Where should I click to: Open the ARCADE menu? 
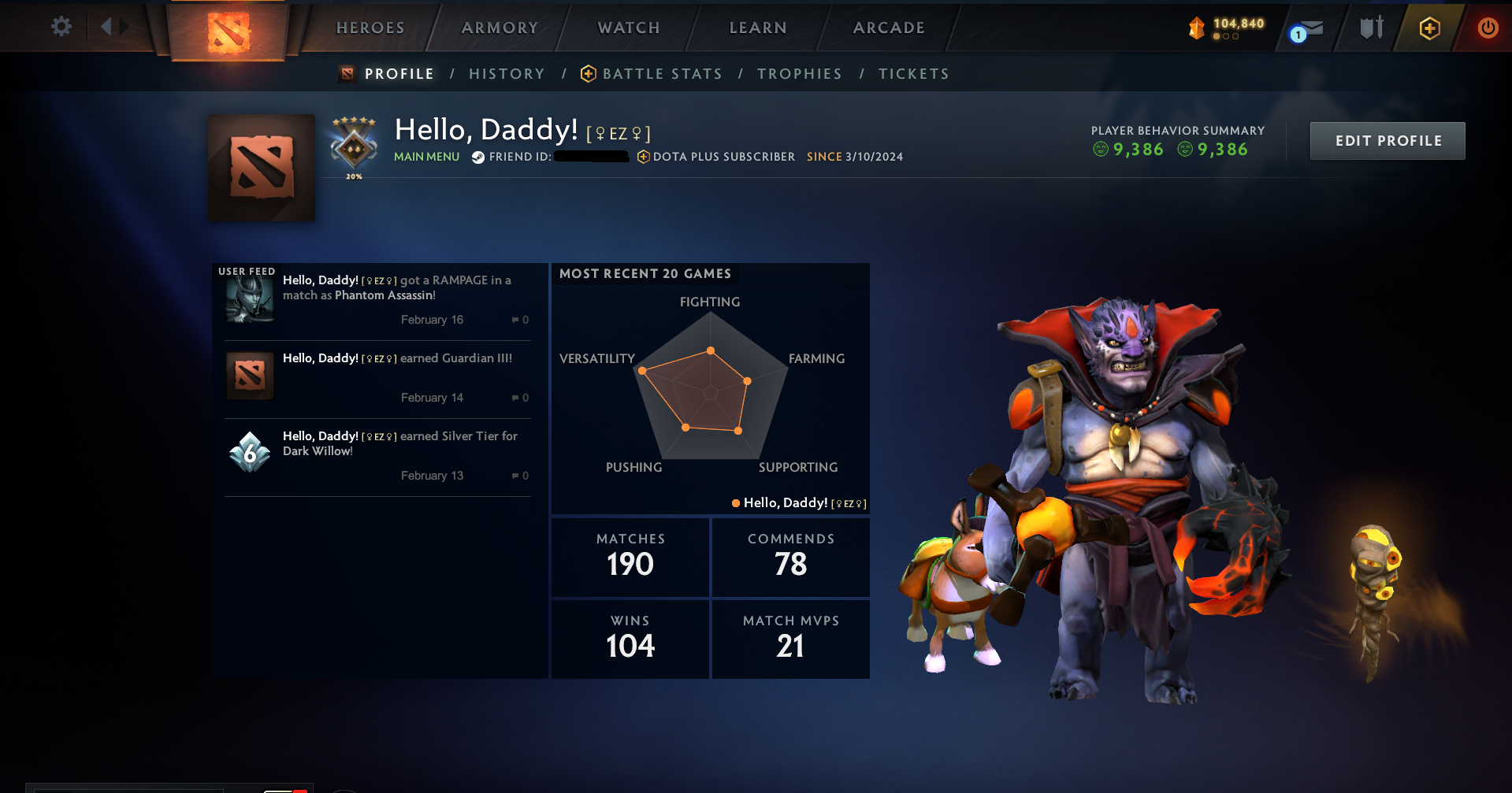889,28
